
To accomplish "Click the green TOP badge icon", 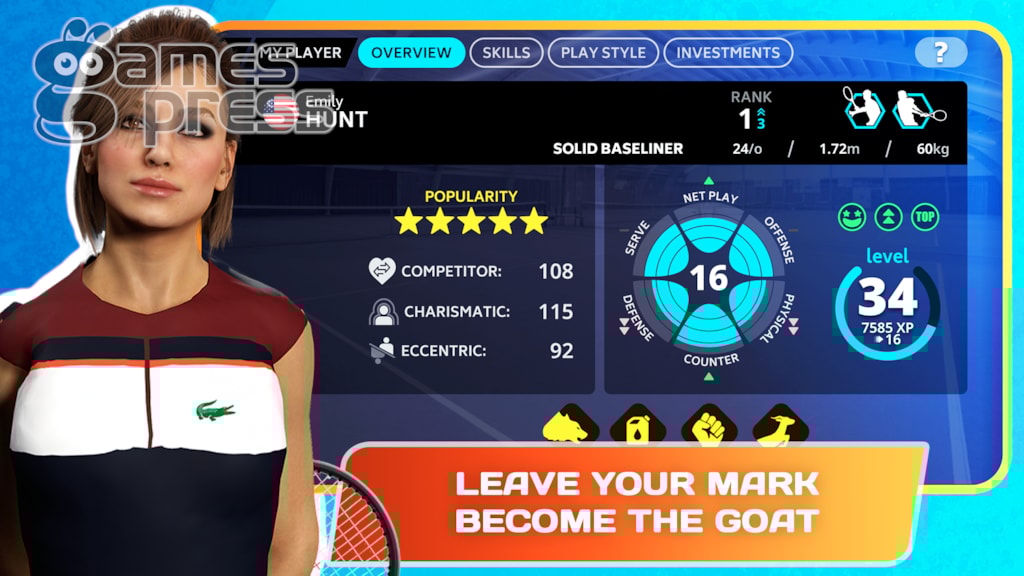I will pos(925,217).
